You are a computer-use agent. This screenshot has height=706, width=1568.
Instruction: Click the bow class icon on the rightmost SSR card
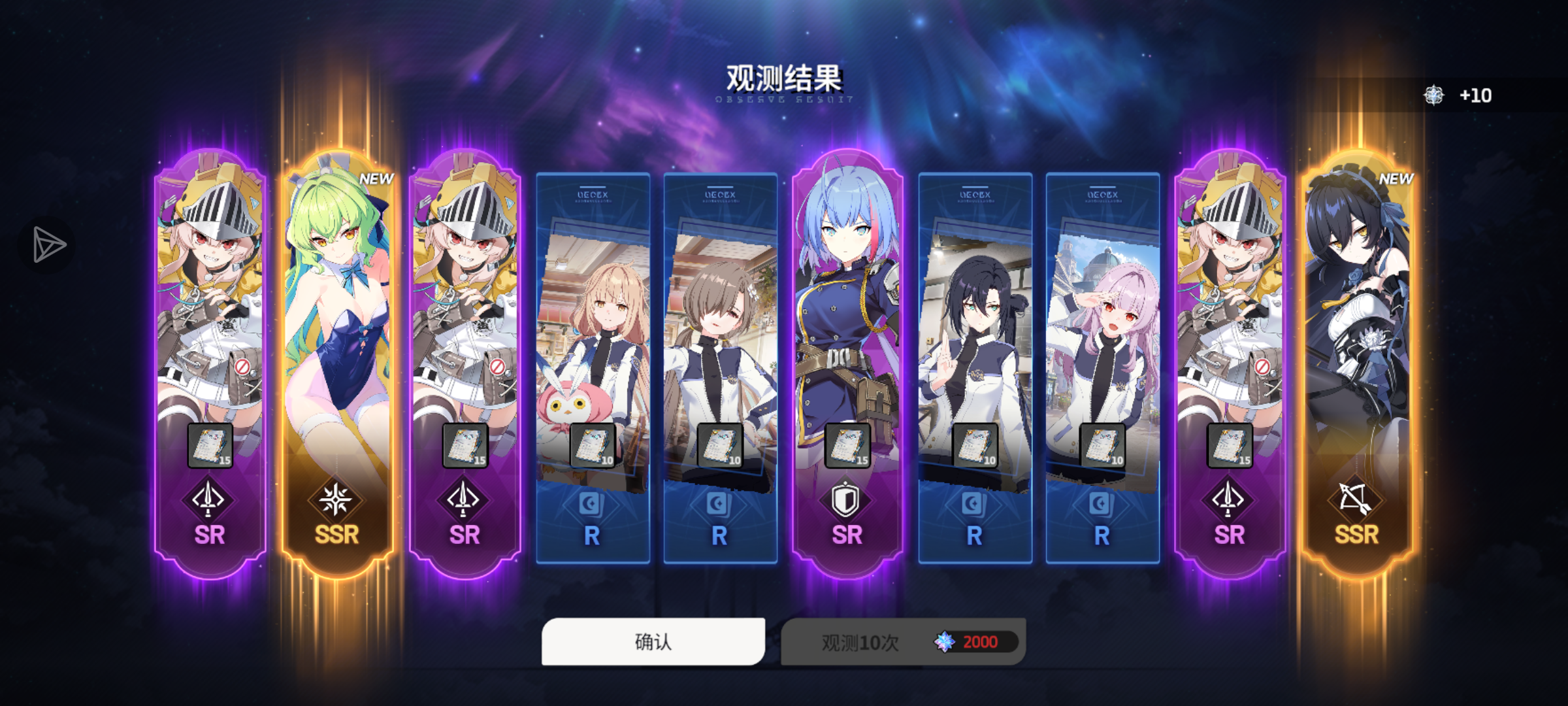pos(1354,499)
